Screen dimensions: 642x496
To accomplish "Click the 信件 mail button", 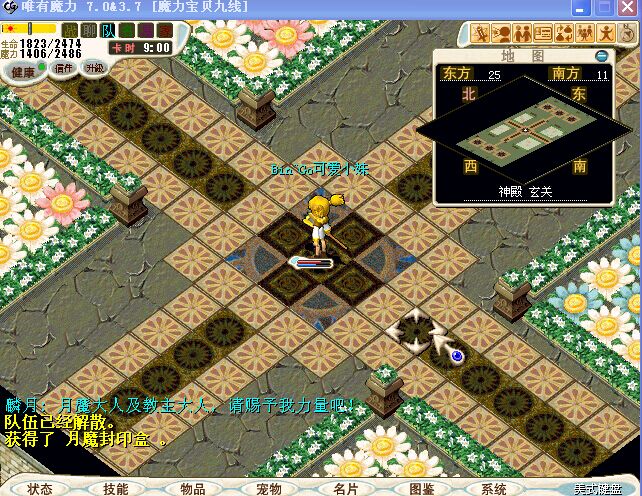I will coord(63,69).
